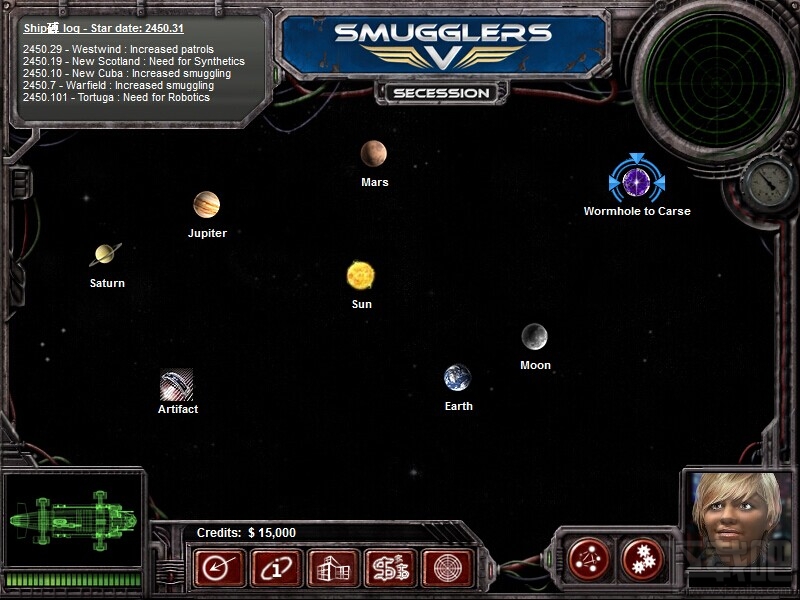Click the dial gauge toolbar button
Image resolution: width=800 pixels, height=600 pixels.
(x=217, y=569)
